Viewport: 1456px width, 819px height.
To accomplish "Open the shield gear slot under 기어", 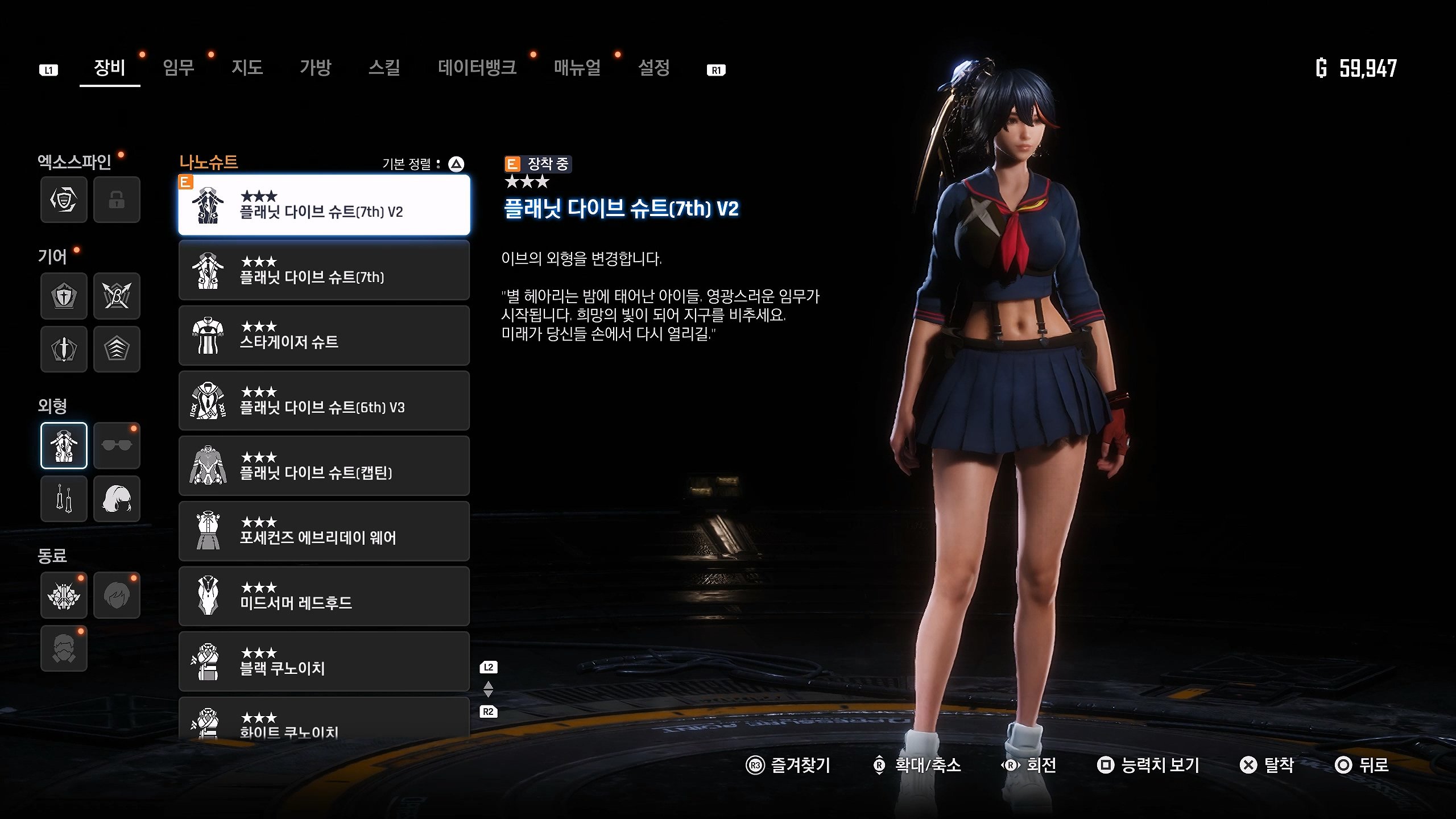I will point(64,296).
